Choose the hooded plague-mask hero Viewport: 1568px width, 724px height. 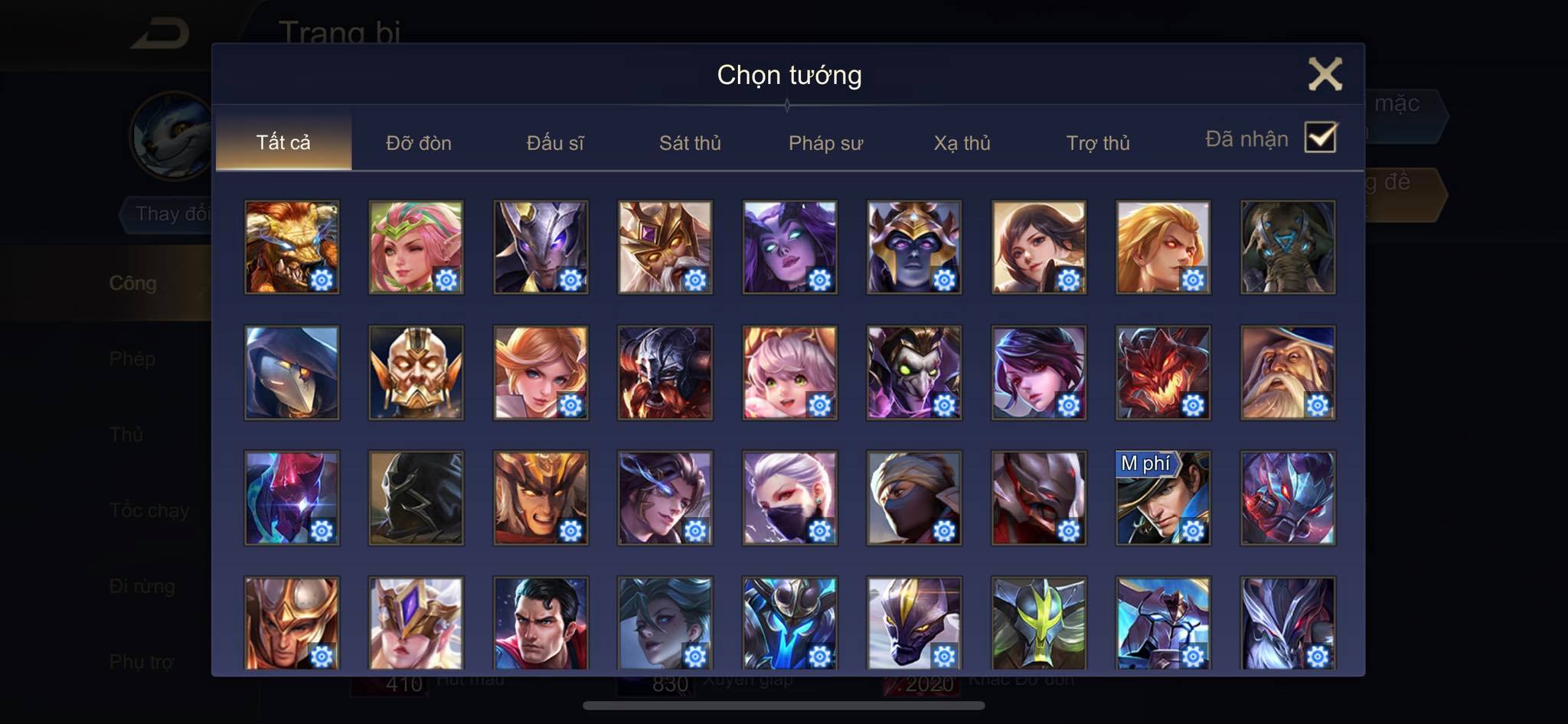point(292,372)
